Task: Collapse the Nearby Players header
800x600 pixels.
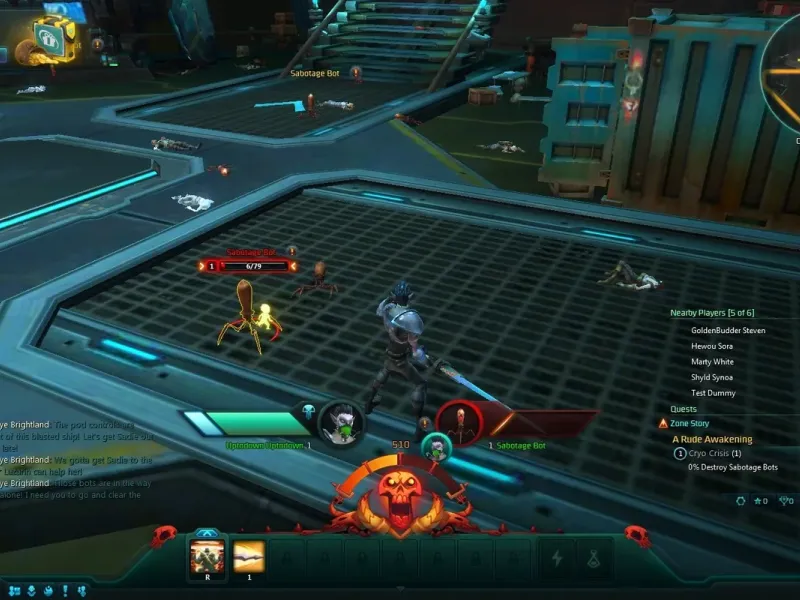Action: pyautogui.click(x=711, y=313)
